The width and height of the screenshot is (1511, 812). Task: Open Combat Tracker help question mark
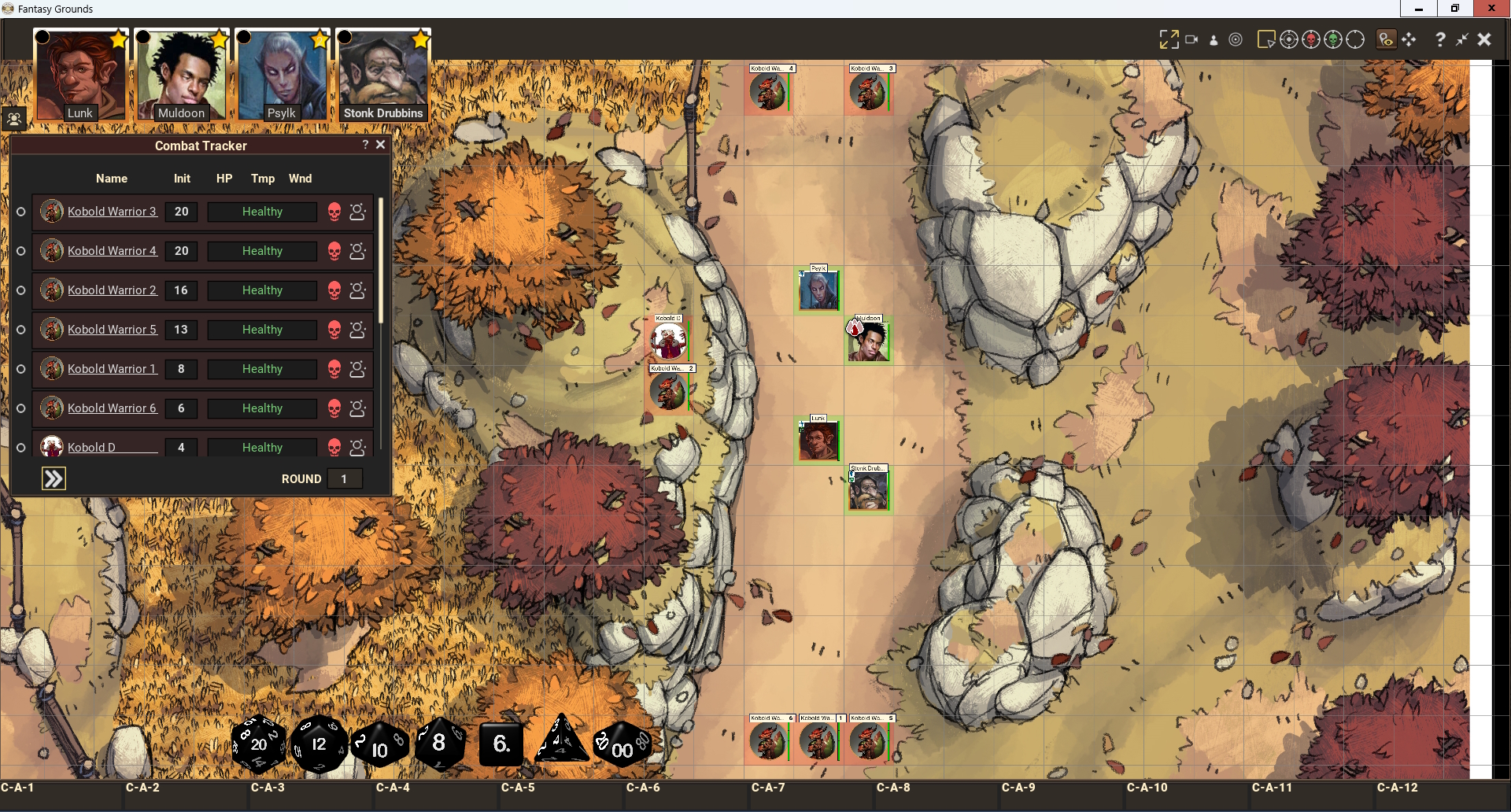[365, 145]
